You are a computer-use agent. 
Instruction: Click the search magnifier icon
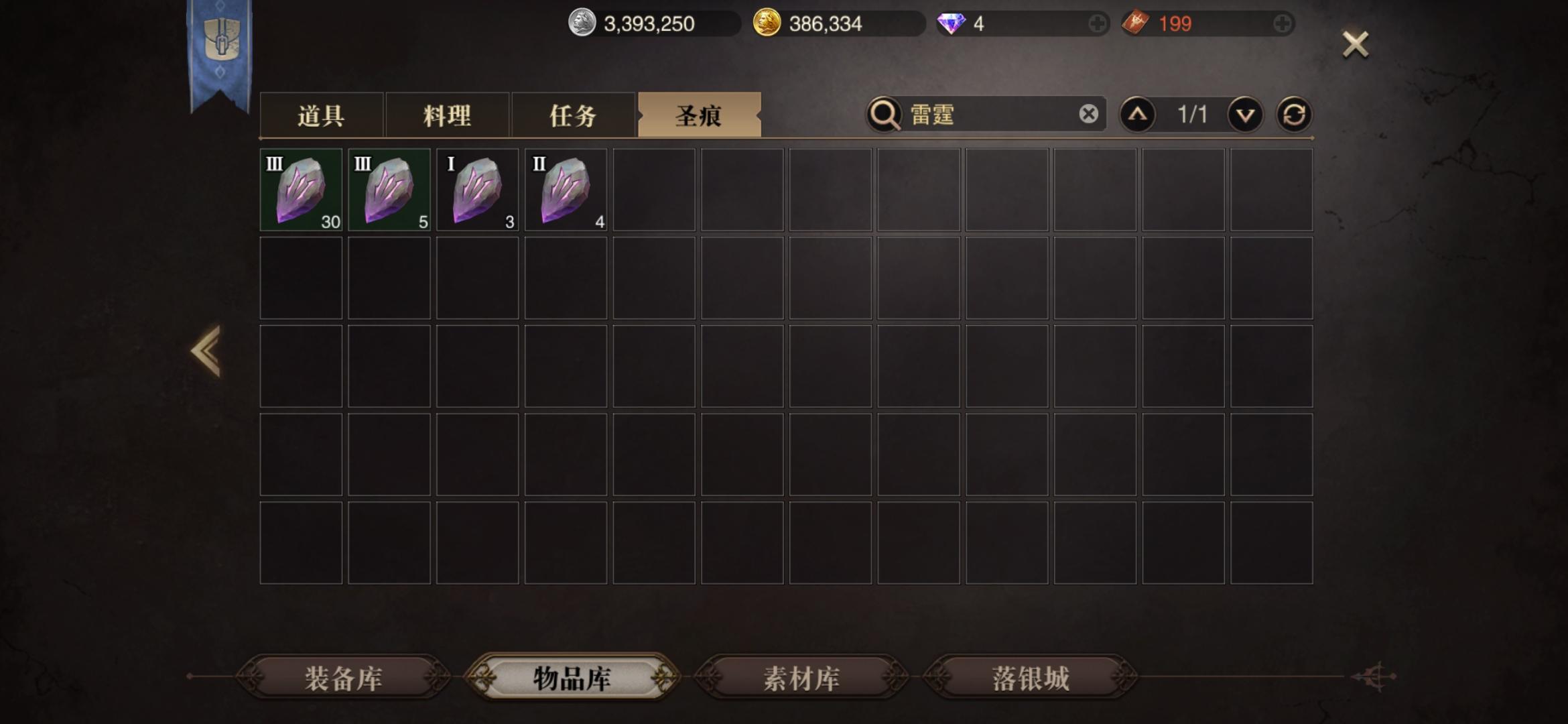click(x=884, y=113)
